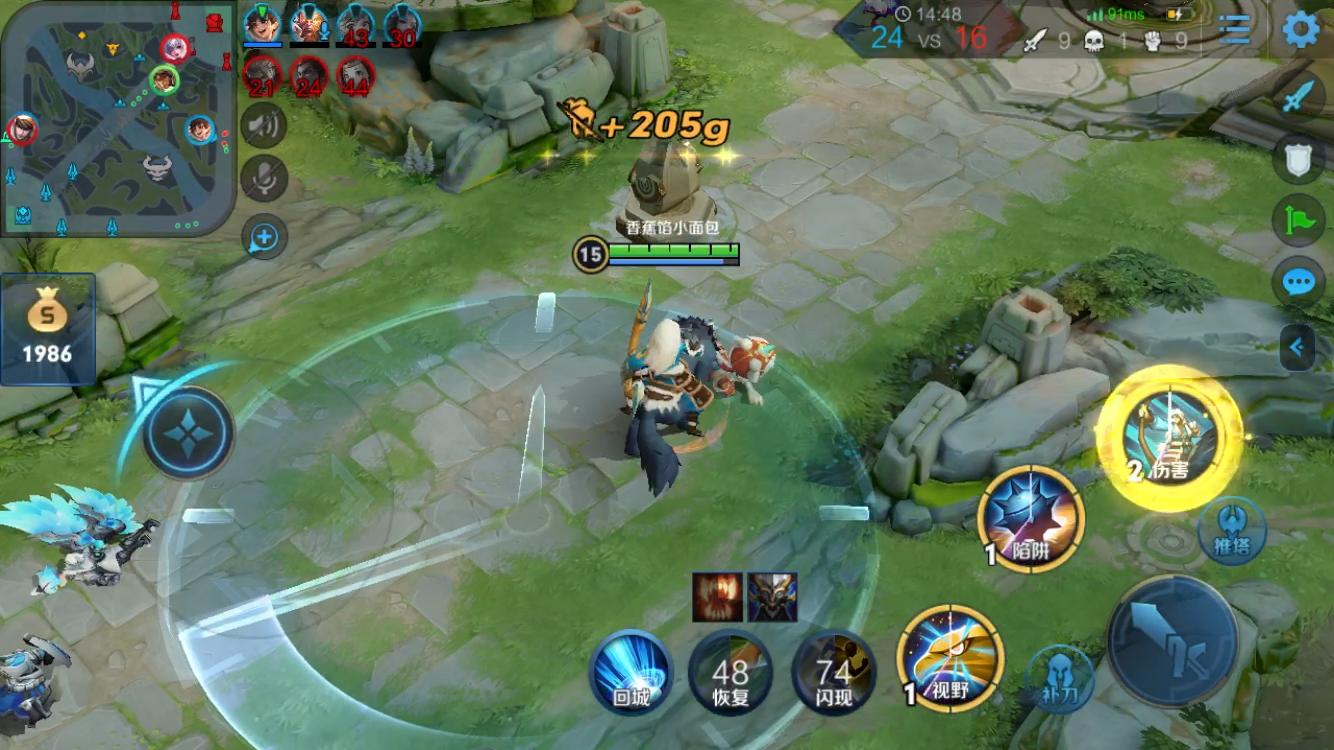1334x750 pixels.
Task: Open the gold shop showing 1986
Action: pos(48,329)
